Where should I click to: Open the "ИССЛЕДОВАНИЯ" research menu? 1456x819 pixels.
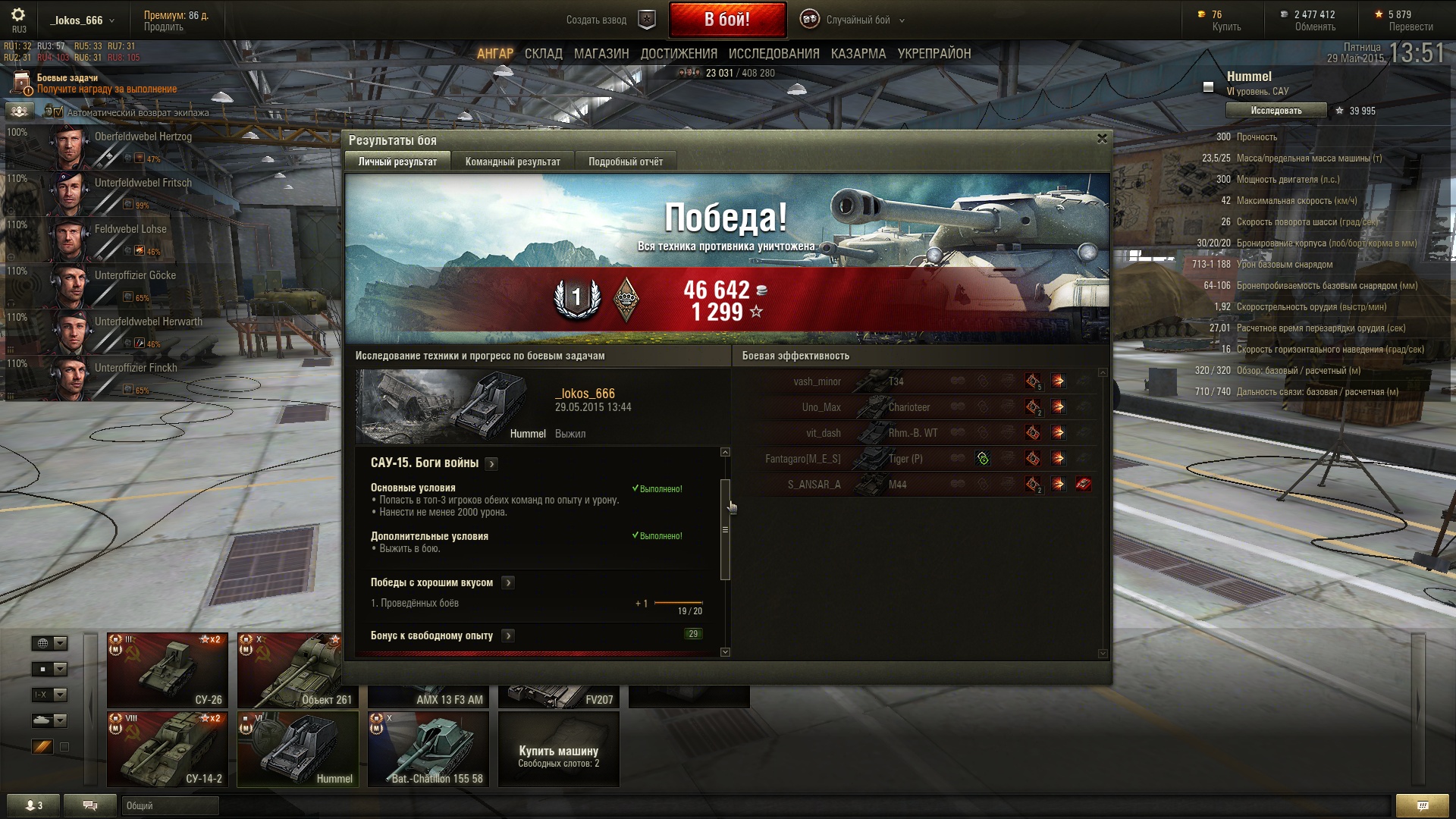click(x=773, y=54)
